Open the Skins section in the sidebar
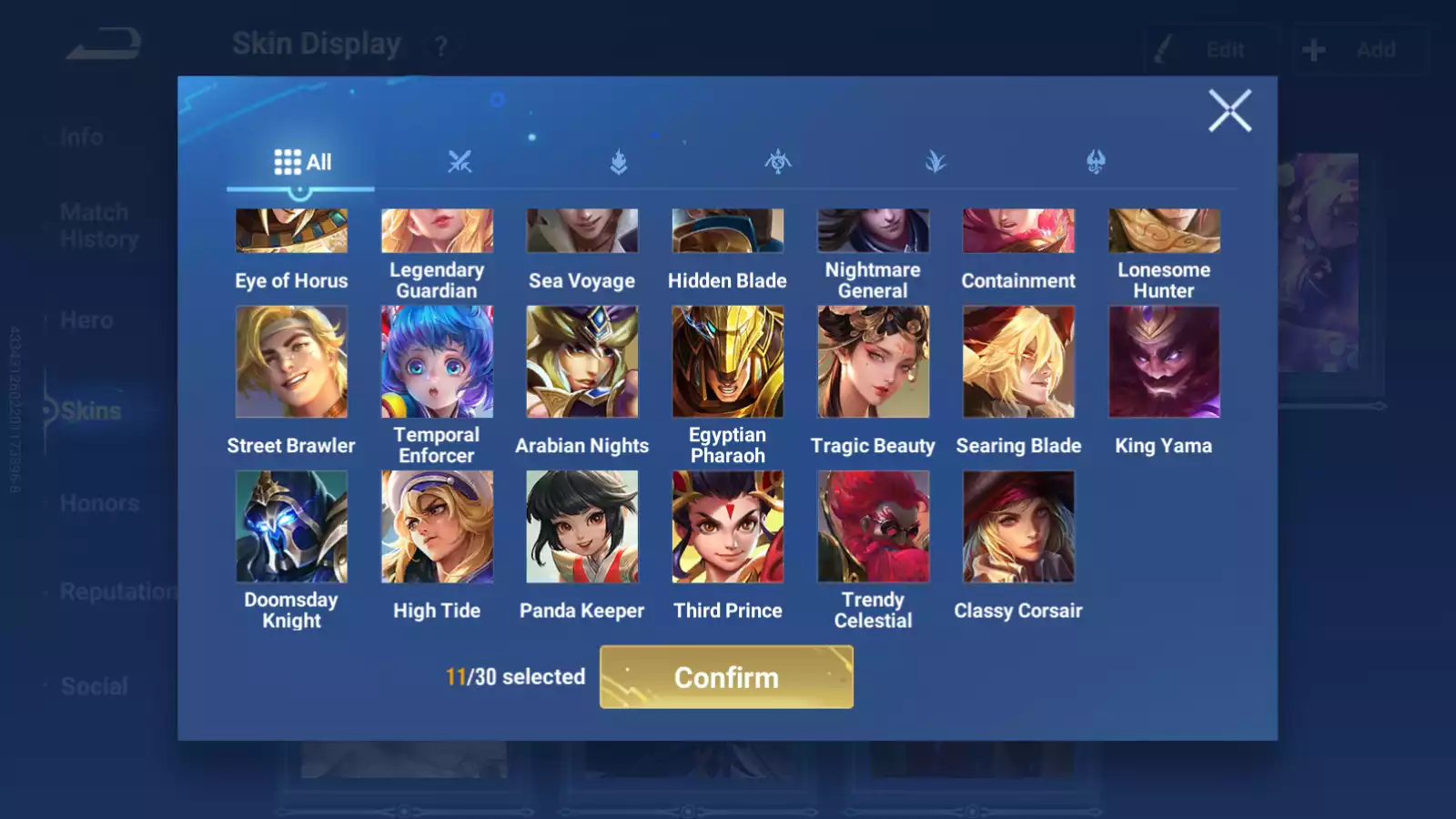The image size is (1456, 819). click(x=88, y=410)
